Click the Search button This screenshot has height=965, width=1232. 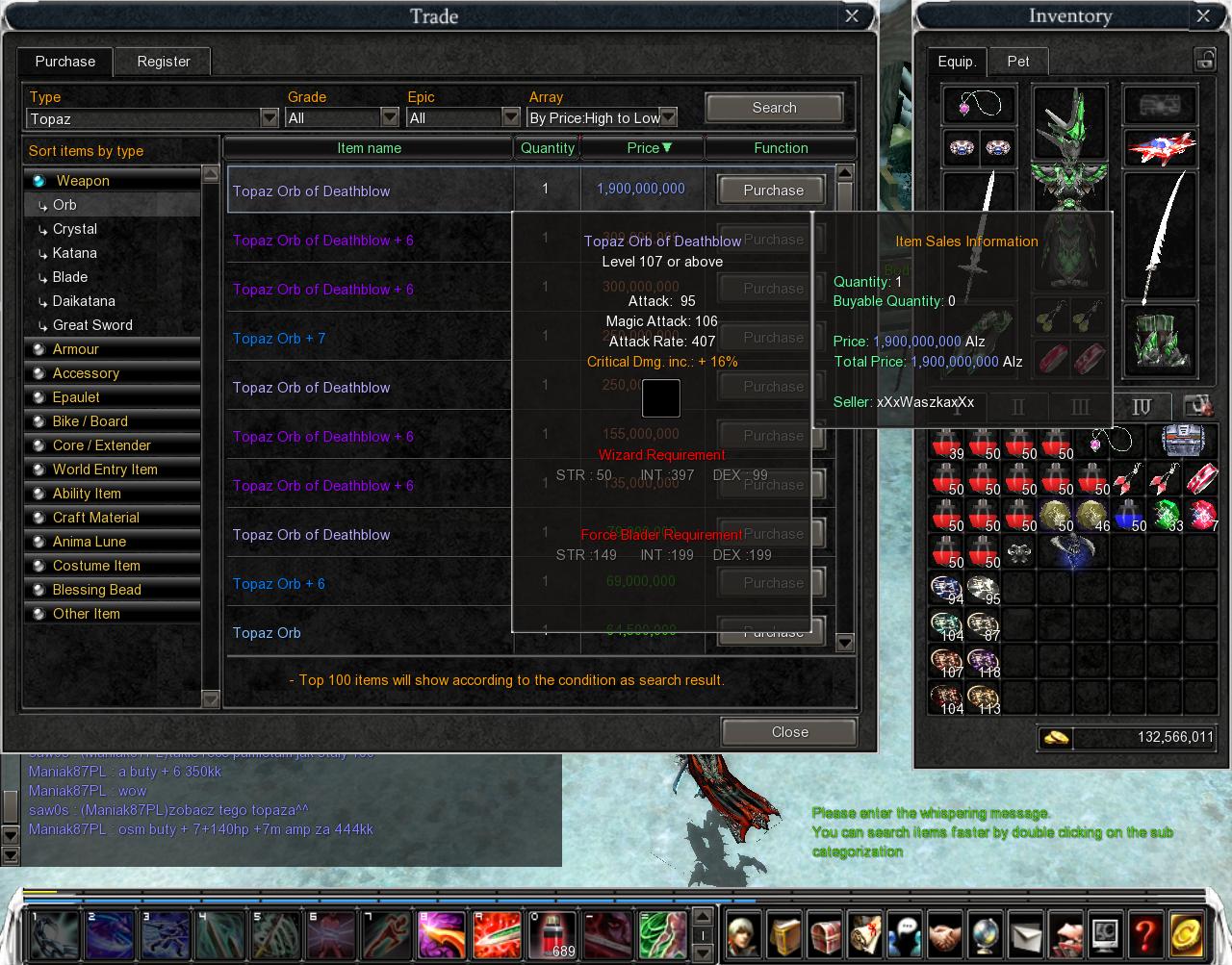(774, 108)
